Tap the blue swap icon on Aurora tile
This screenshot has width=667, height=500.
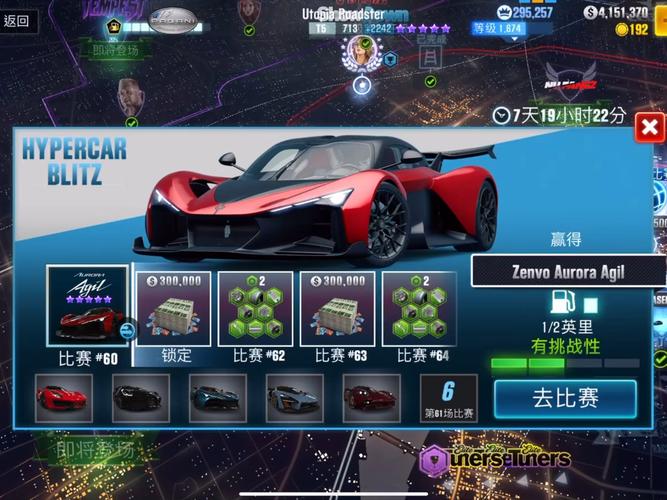coord(128,329)
